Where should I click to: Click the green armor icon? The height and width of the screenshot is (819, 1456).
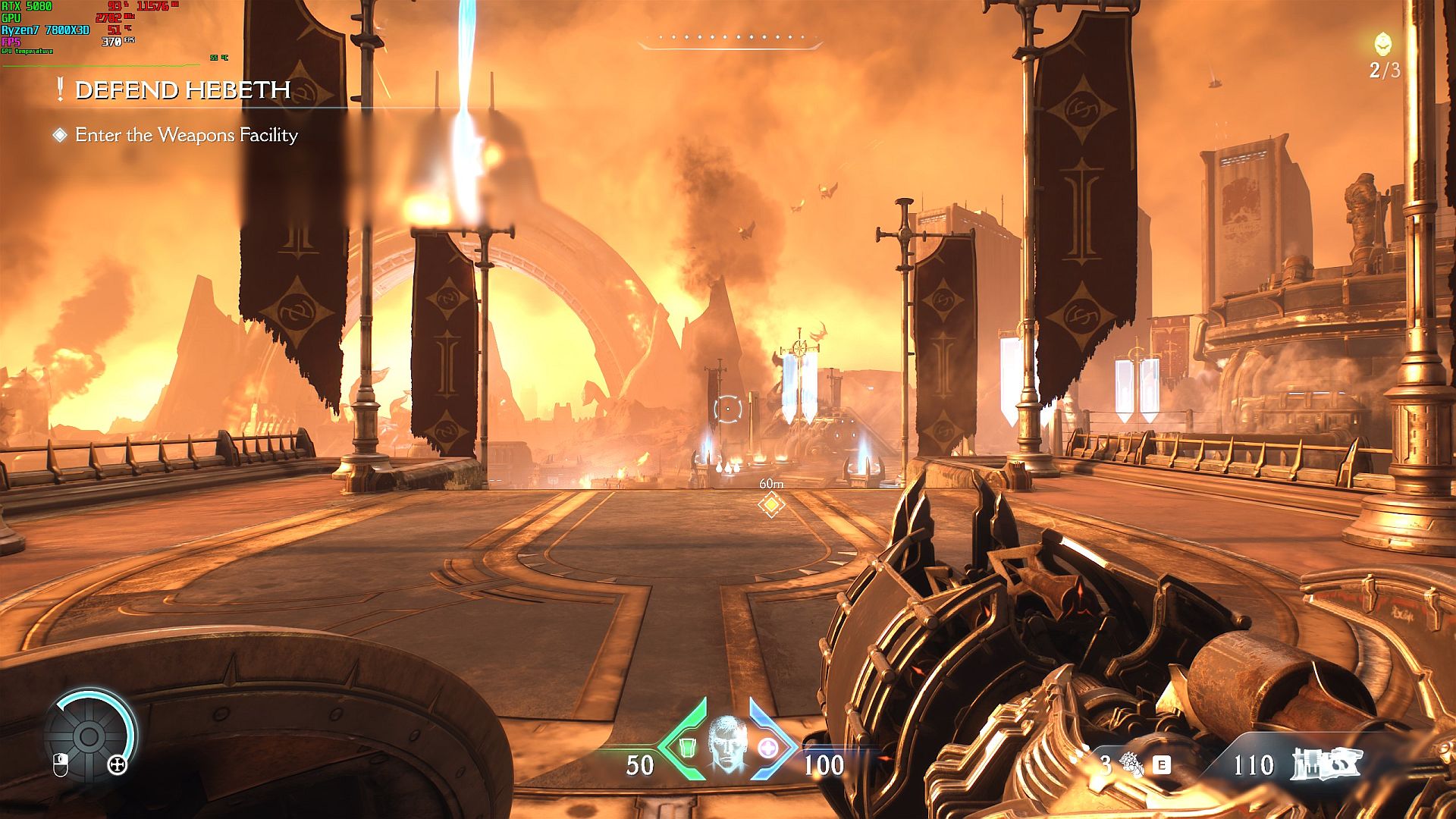click(686, 748)
